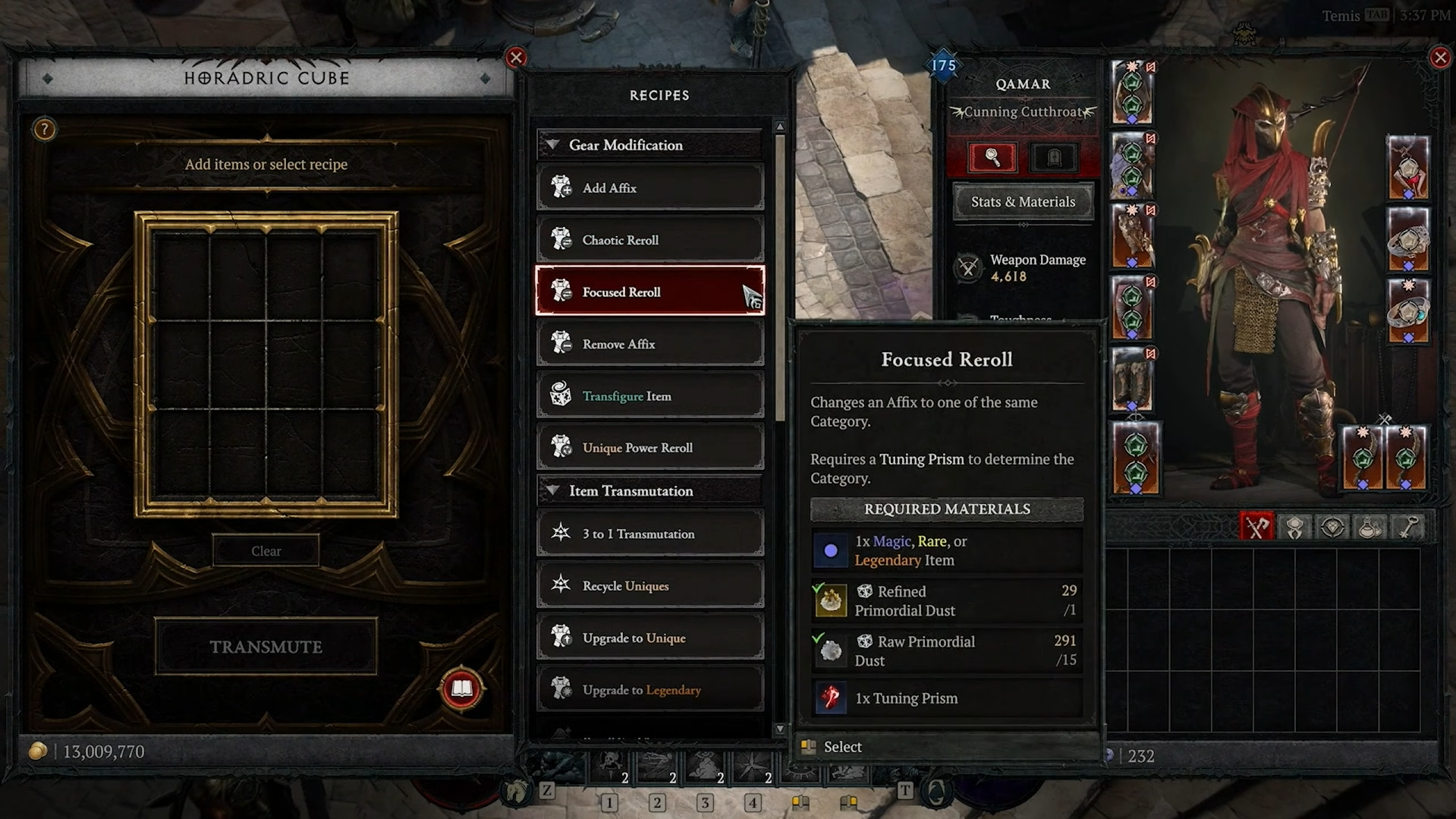Collapse the Item Transmutation category
This screenshot has width=1456, height=819.
click(x=554, y=491)
